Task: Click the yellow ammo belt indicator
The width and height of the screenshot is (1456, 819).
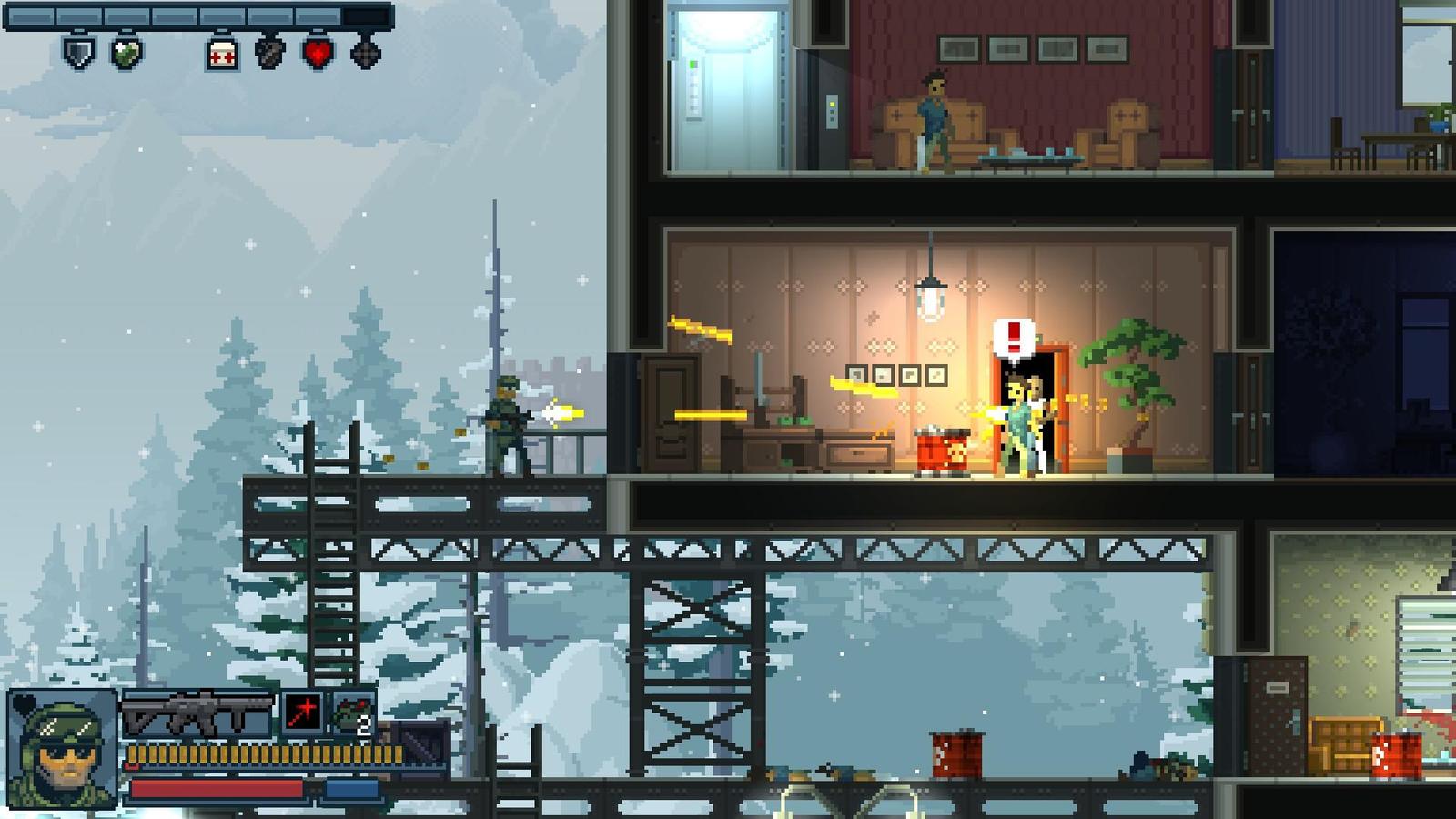Action: click(265, 753)
